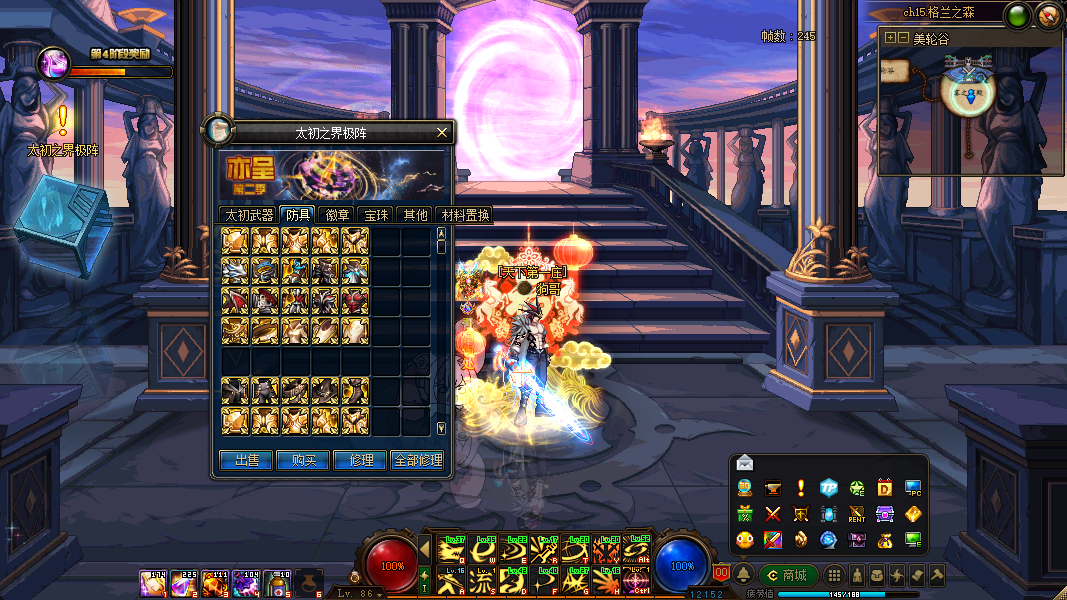
Task: Open the grid menu button
Action: tap(833, 575)
